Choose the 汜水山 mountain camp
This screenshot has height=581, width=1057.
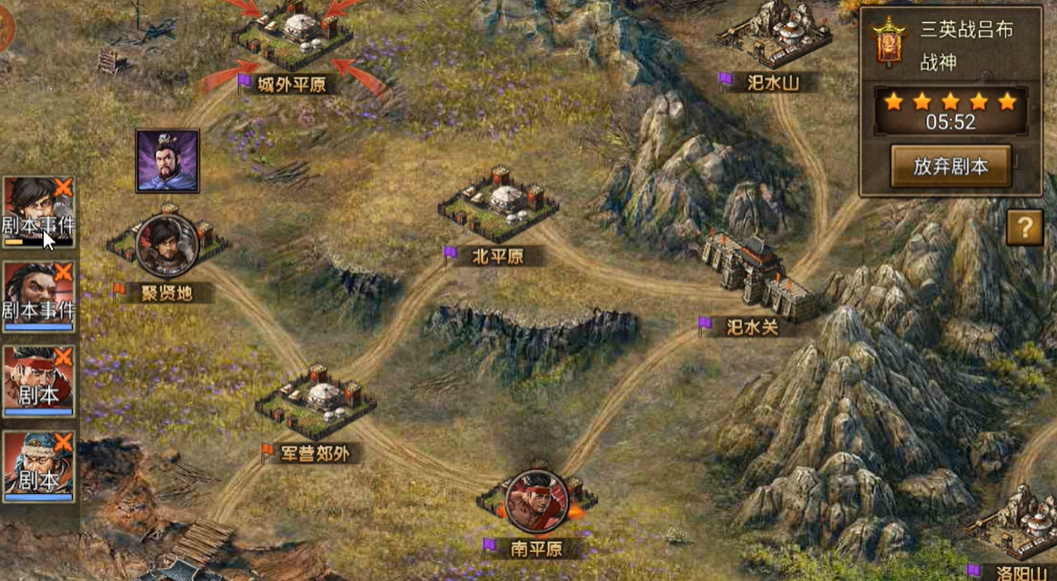[774, 35]
